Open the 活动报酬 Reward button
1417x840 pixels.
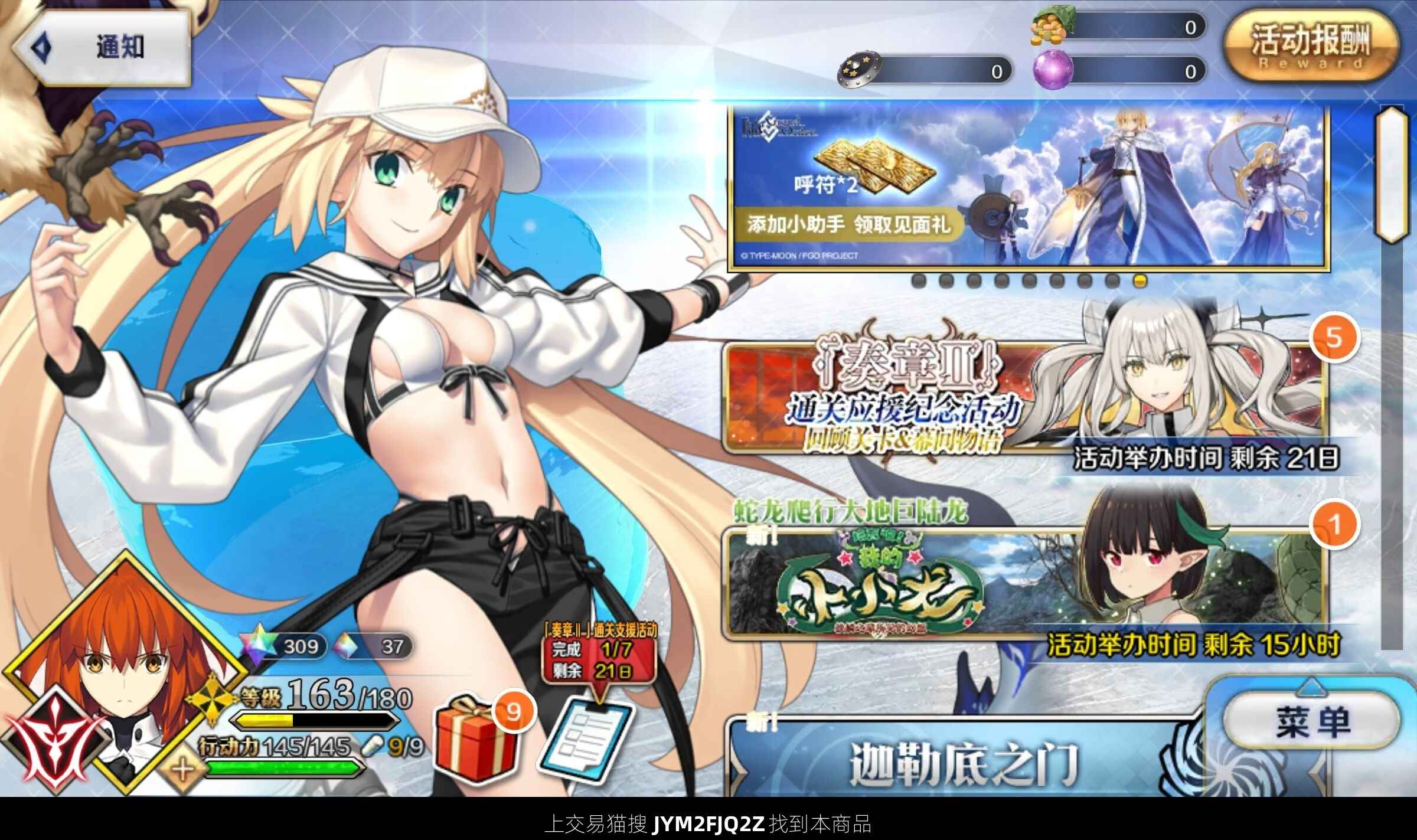(1310, 48)
